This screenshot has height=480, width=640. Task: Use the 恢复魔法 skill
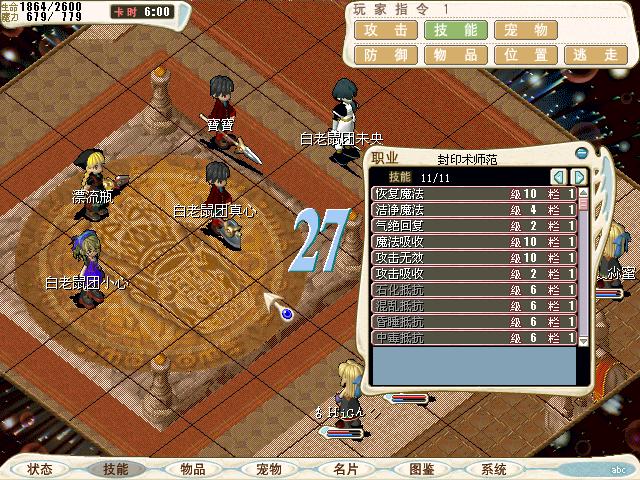(473, 193)
